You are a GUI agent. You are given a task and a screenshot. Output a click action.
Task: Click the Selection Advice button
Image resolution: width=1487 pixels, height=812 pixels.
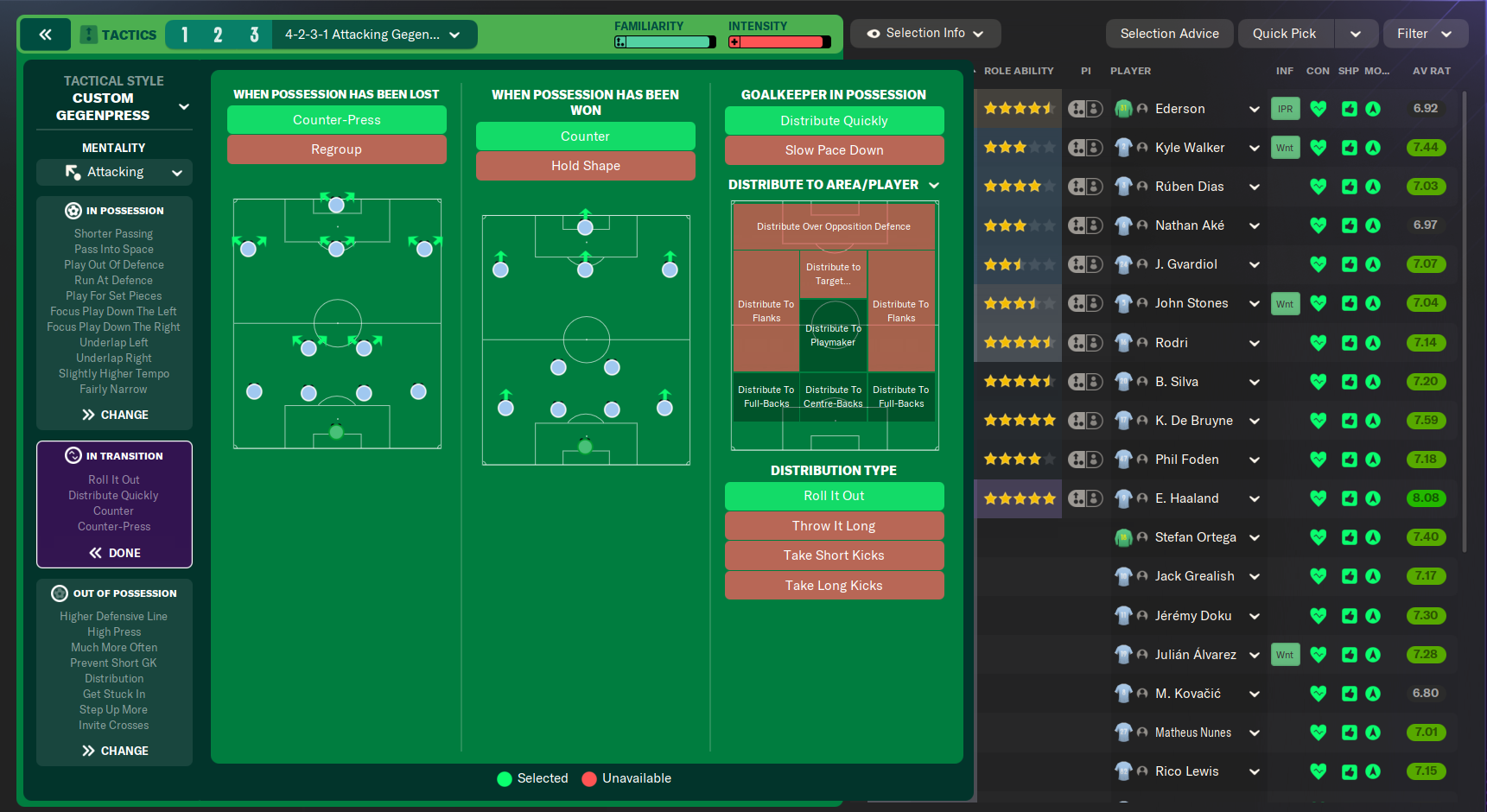tap(1169, 33)
